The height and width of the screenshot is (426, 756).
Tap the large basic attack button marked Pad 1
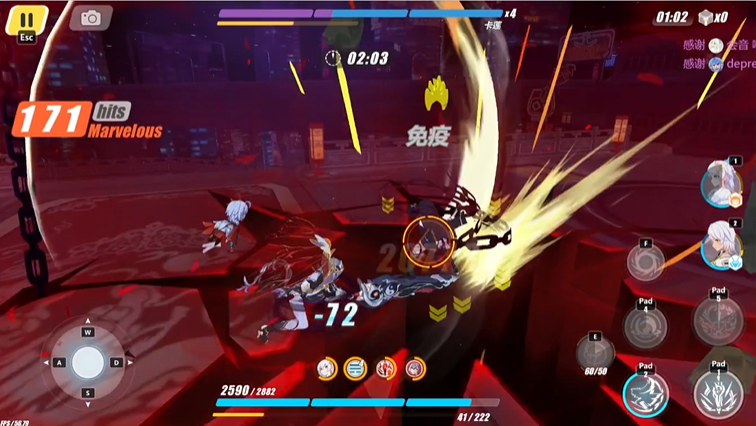[718, 394]
